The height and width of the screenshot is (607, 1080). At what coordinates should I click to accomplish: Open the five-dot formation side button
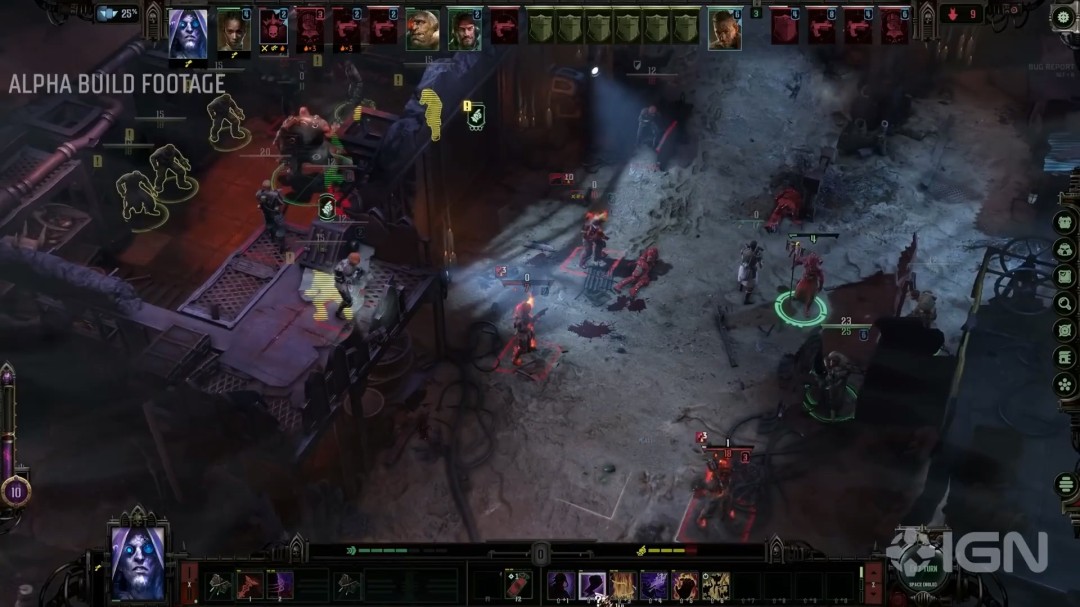coord(1064,384)
